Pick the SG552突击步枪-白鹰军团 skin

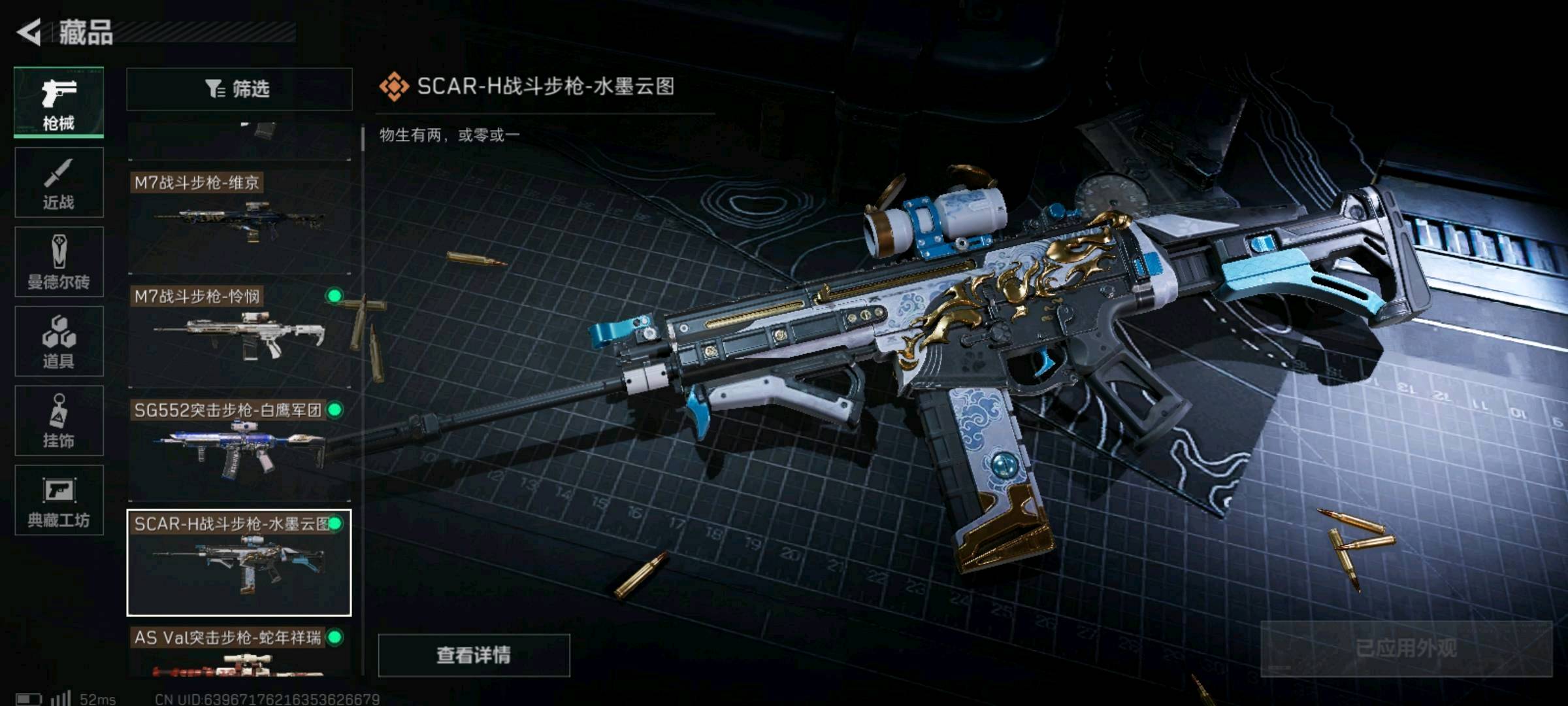click(x=238, y=448)
